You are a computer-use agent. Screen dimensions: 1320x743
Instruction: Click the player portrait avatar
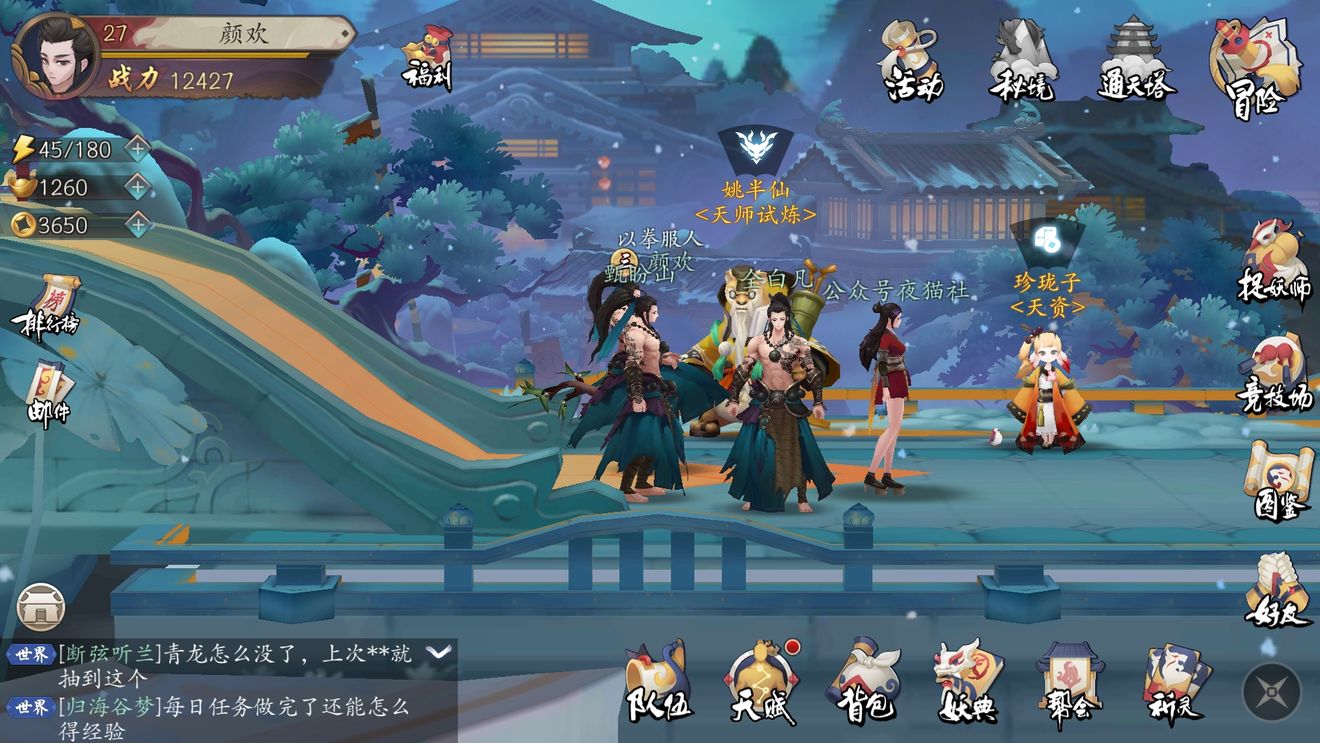(x=56, y=54)
